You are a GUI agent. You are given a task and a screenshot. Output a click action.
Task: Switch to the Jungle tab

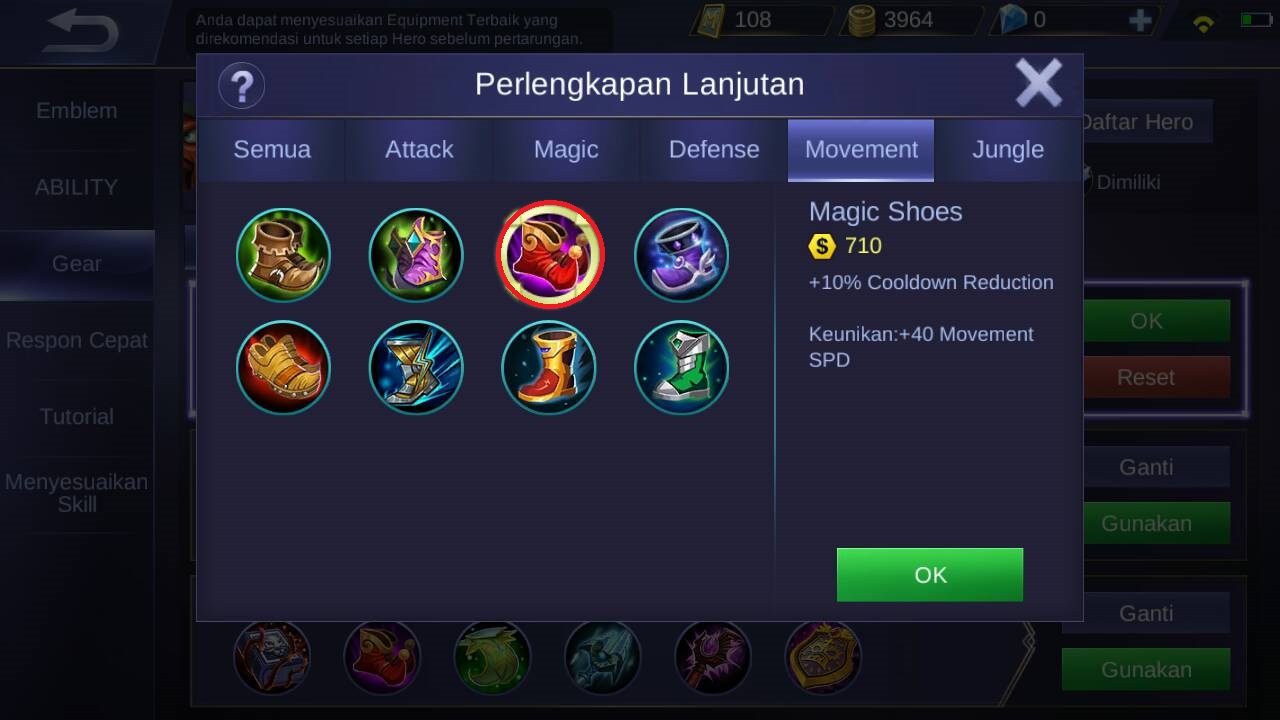click(x=1008, y=150)
